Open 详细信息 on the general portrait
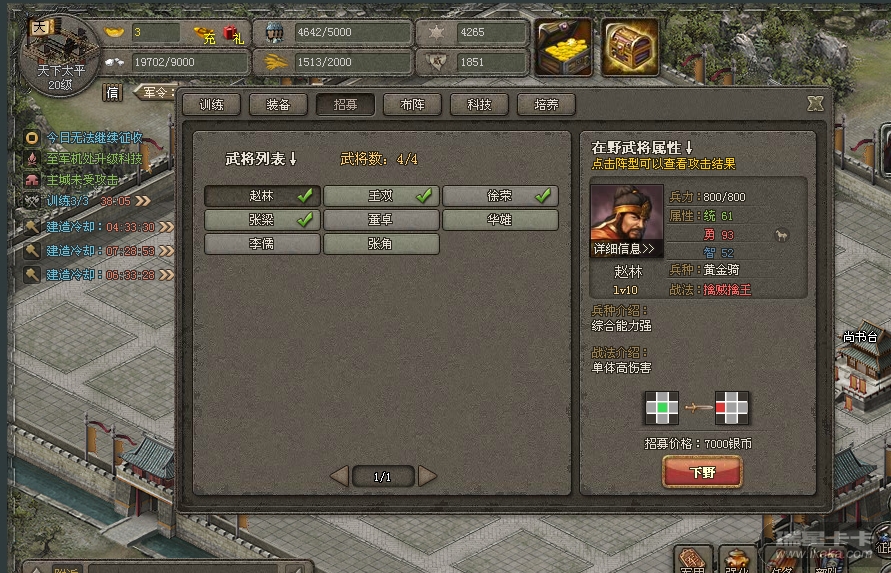This screenshot has width=891, height=573. pyautogui.click(x=625, y=248)
